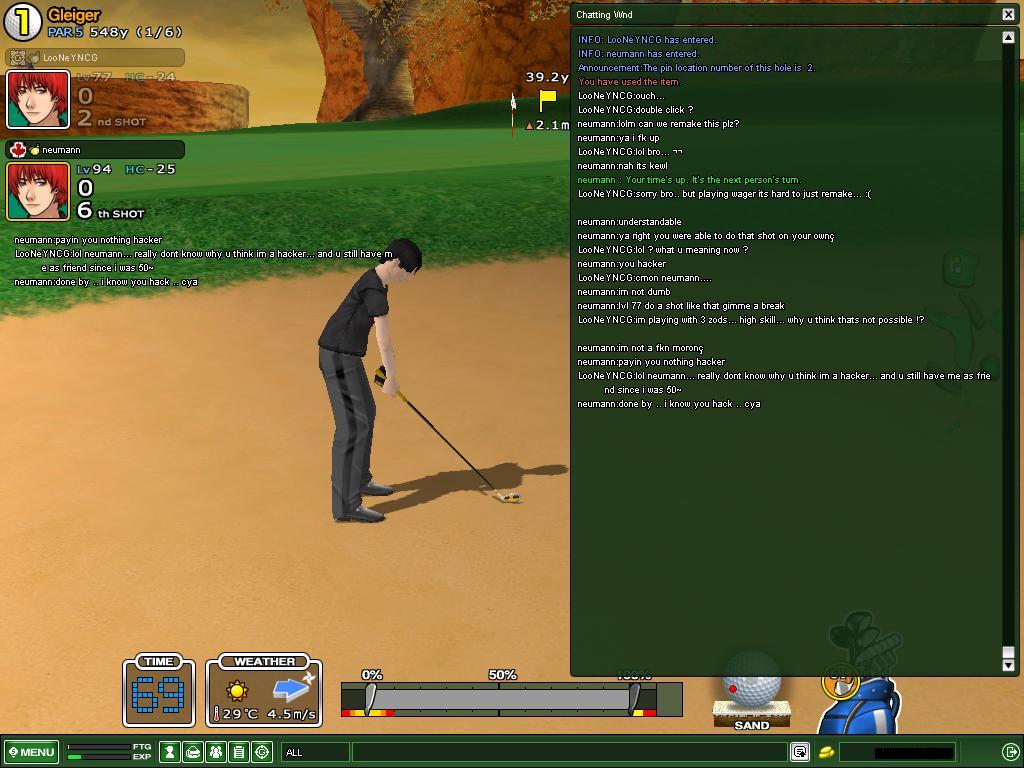Open the mail envelope icon

[193, 752]
